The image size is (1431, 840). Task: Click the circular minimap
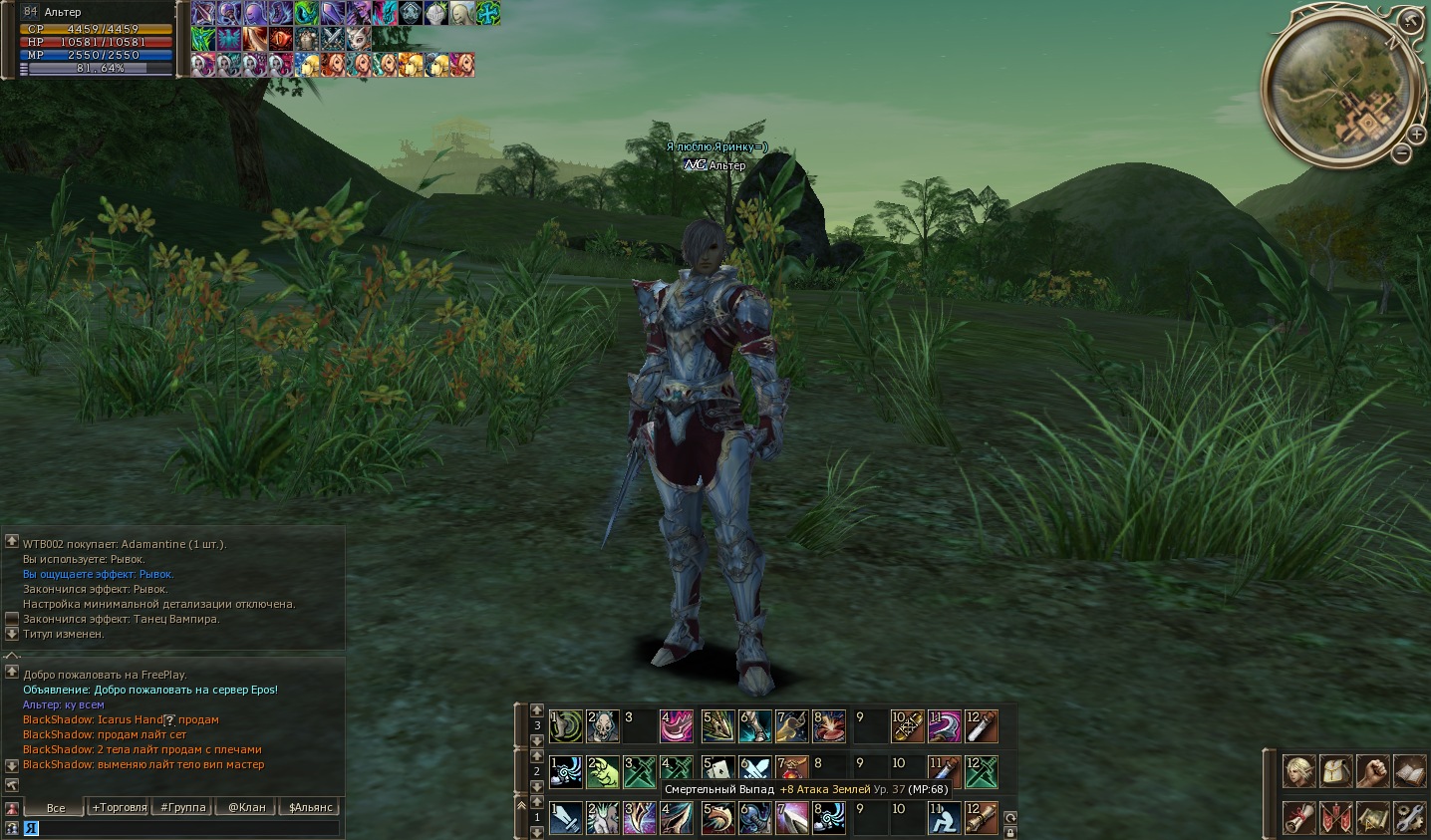pos(1338,86)
